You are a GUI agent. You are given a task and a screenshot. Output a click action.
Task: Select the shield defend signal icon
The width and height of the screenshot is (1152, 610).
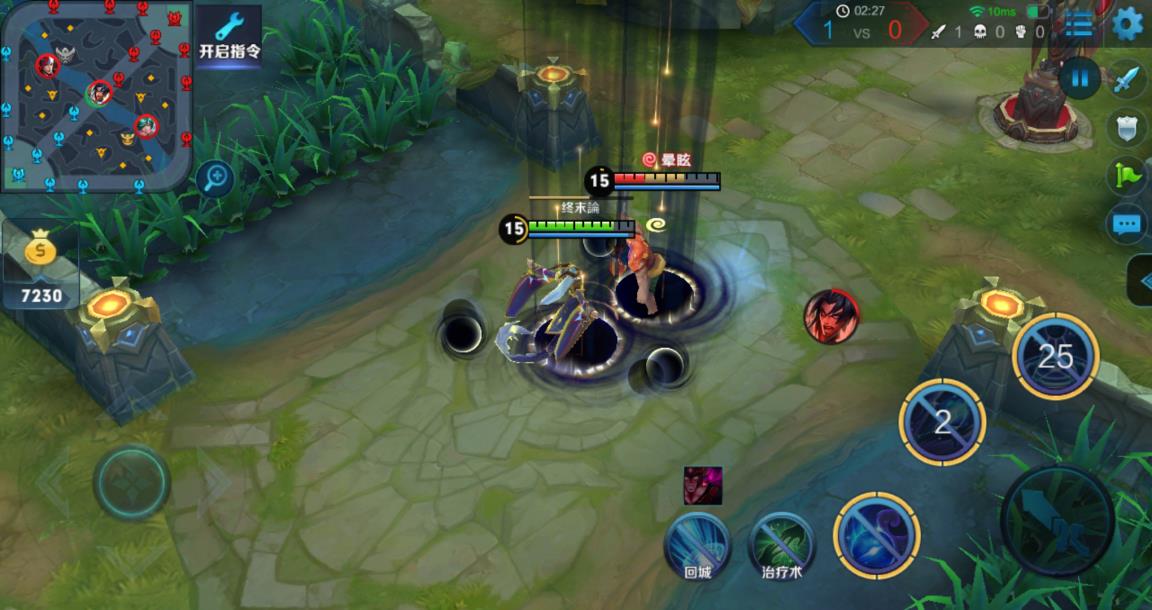pyautogui.click(x=1128, y=127)
